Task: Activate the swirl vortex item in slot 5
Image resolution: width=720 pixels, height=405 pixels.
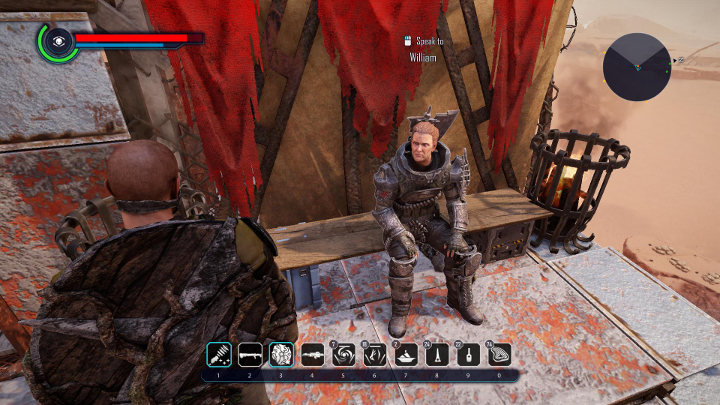Action: [344, 354]
